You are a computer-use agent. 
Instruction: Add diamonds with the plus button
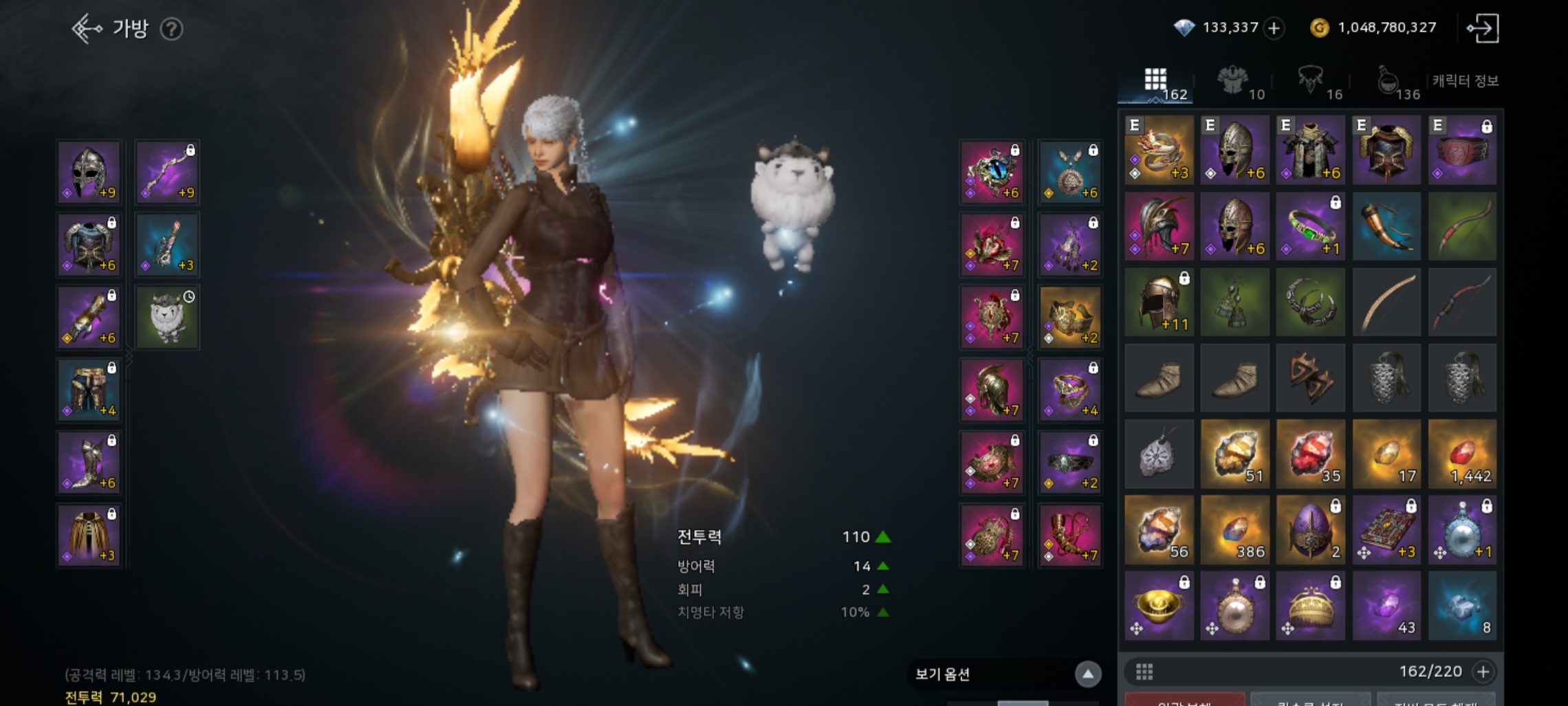point(1274,28)
